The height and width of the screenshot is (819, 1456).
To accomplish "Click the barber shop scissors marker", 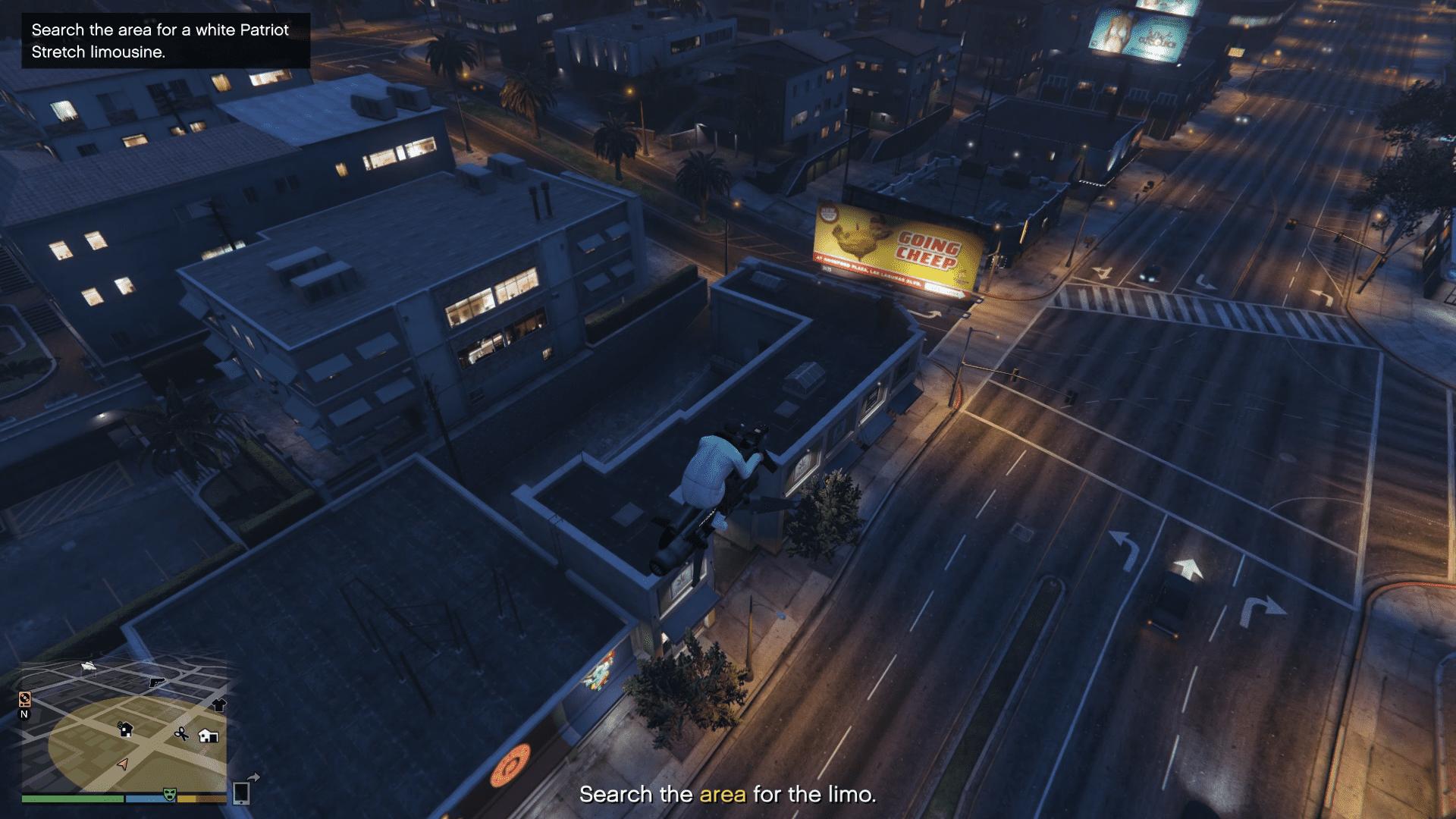I will [x=181, y=733].
